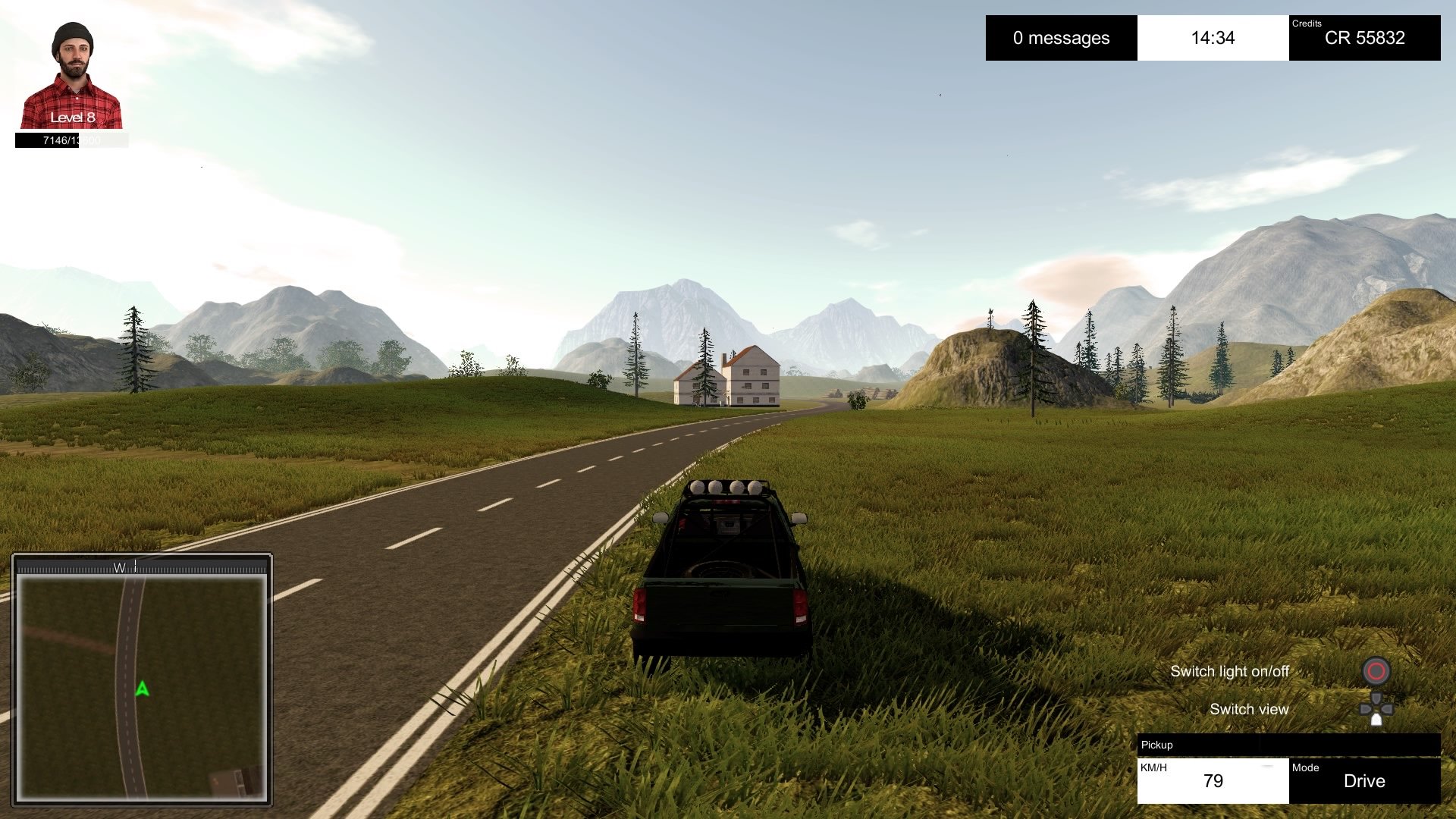Click the road minimap
Screen dimensions: 1456x819
(142, 686)
